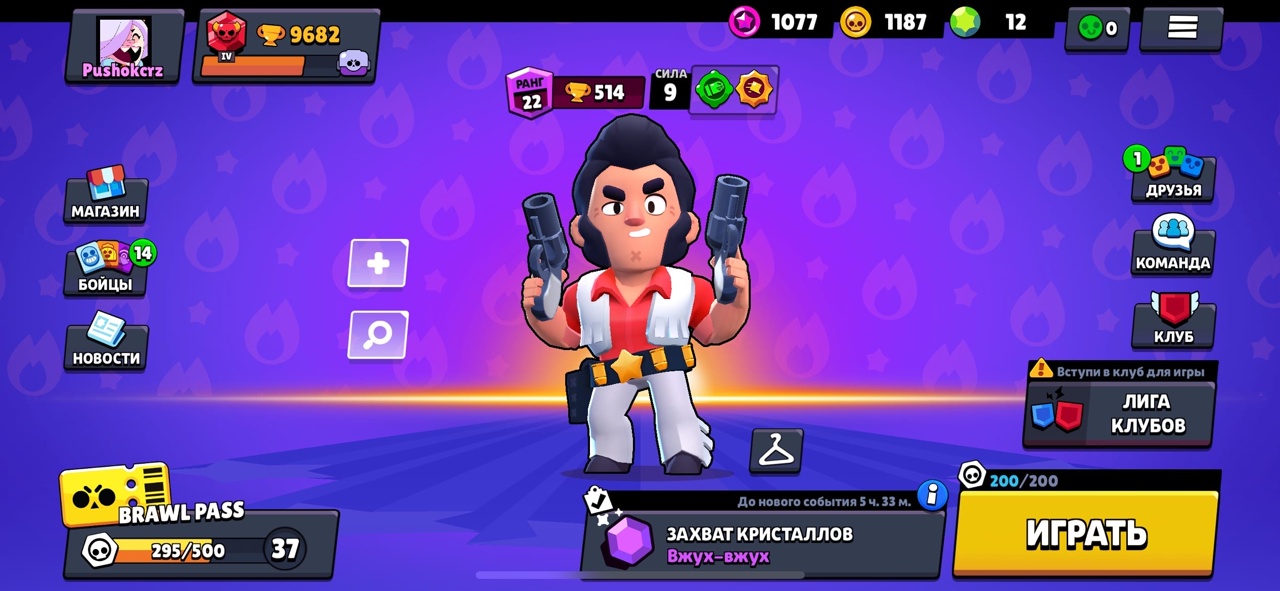The image size is (1280, 591).
Task: Click the magnifying glass search button
Action: (x=378, y=335)
